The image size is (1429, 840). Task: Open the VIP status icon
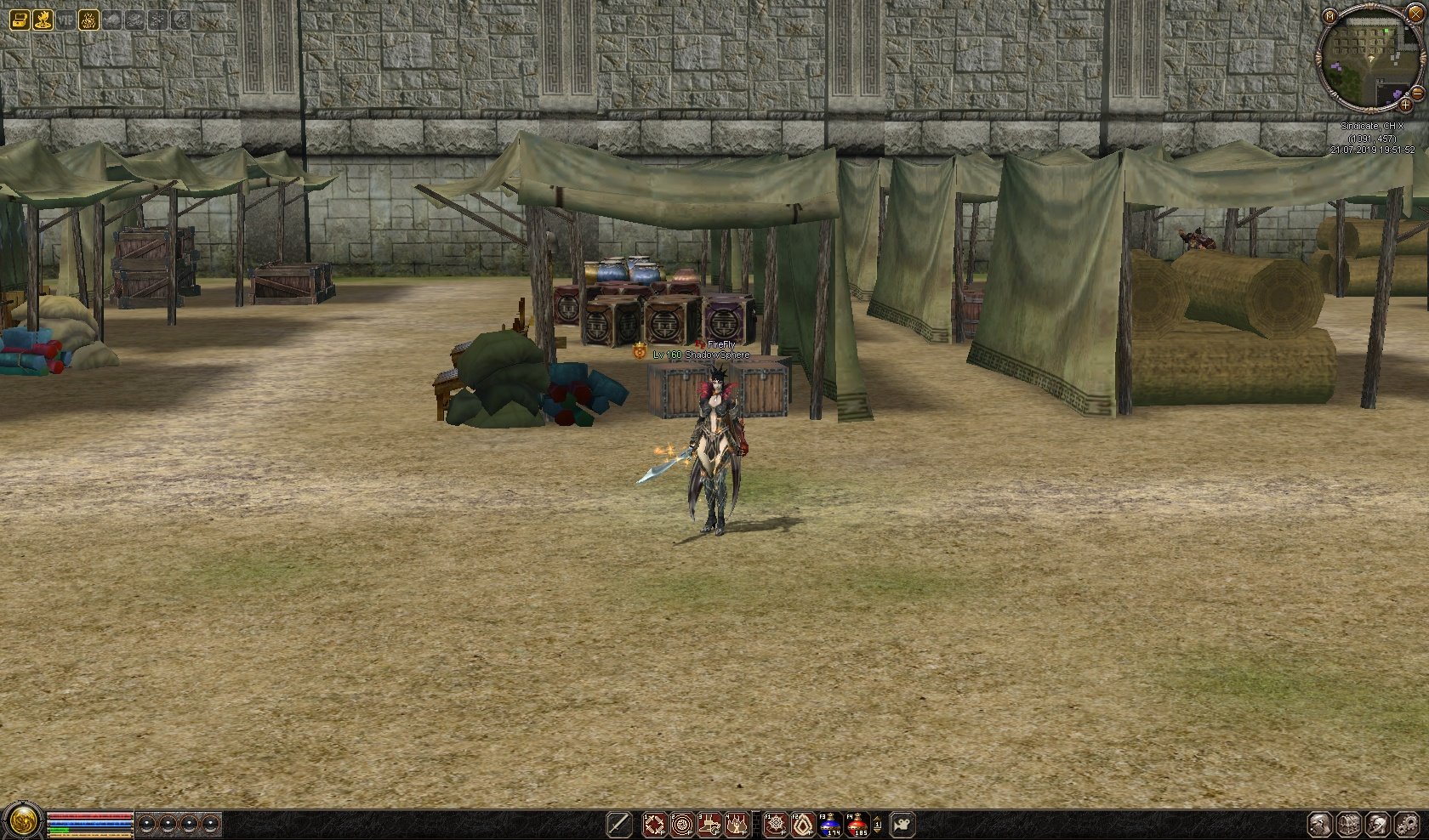(65, 19)
